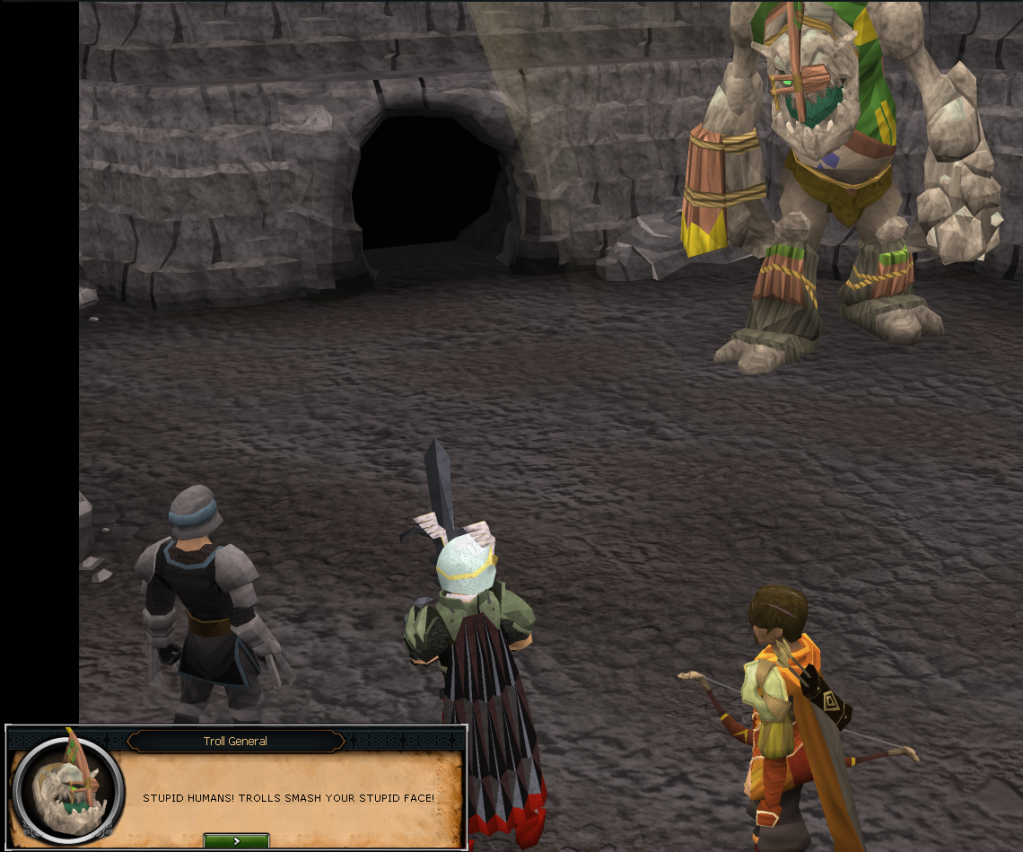Continue the Troll General dialogue with the green arrow
This screenshot has width=1023, height=852.
pyautogui.click(x=236, y=841)
